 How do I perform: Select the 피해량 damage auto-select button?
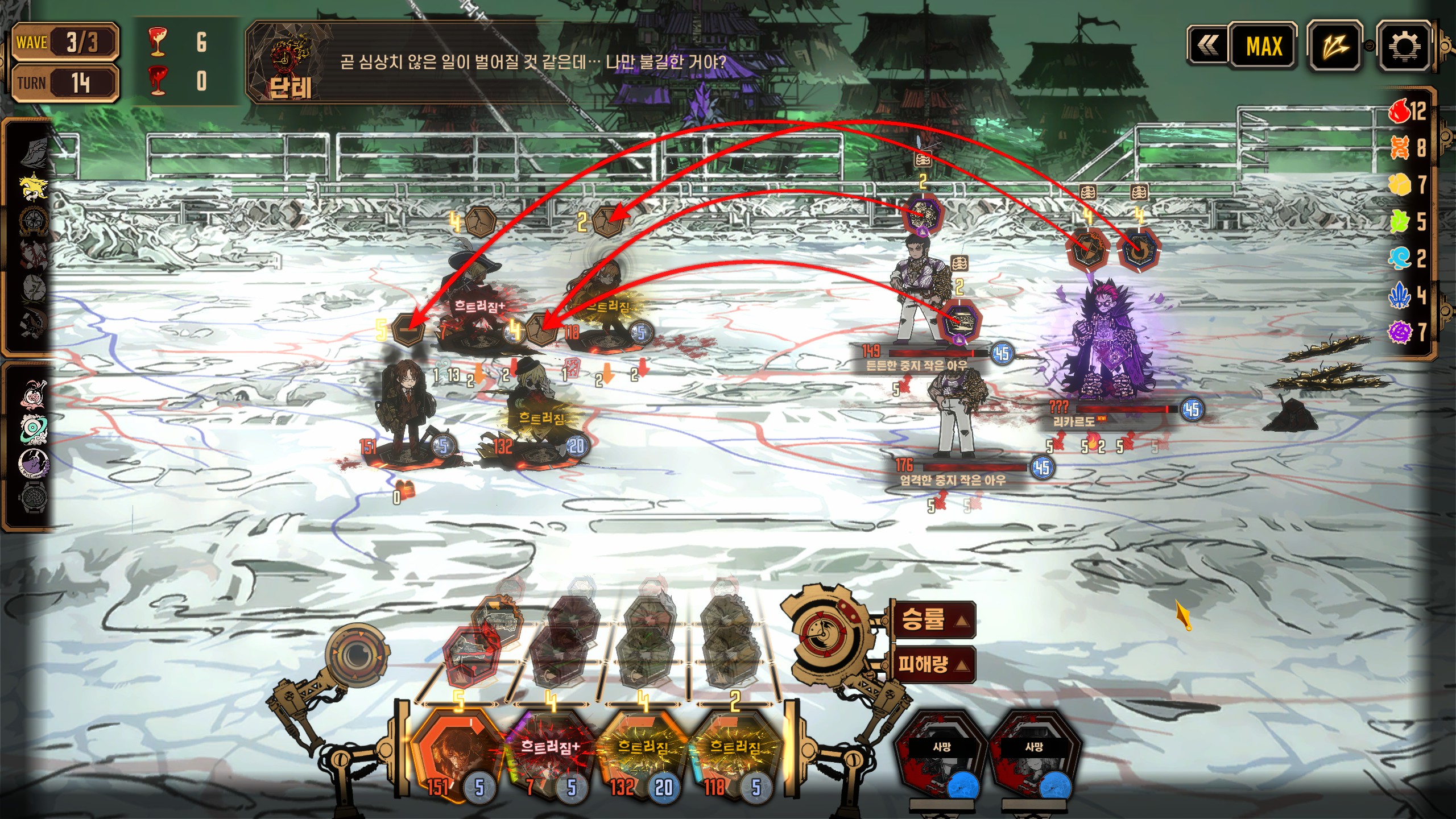click(932, 664)
